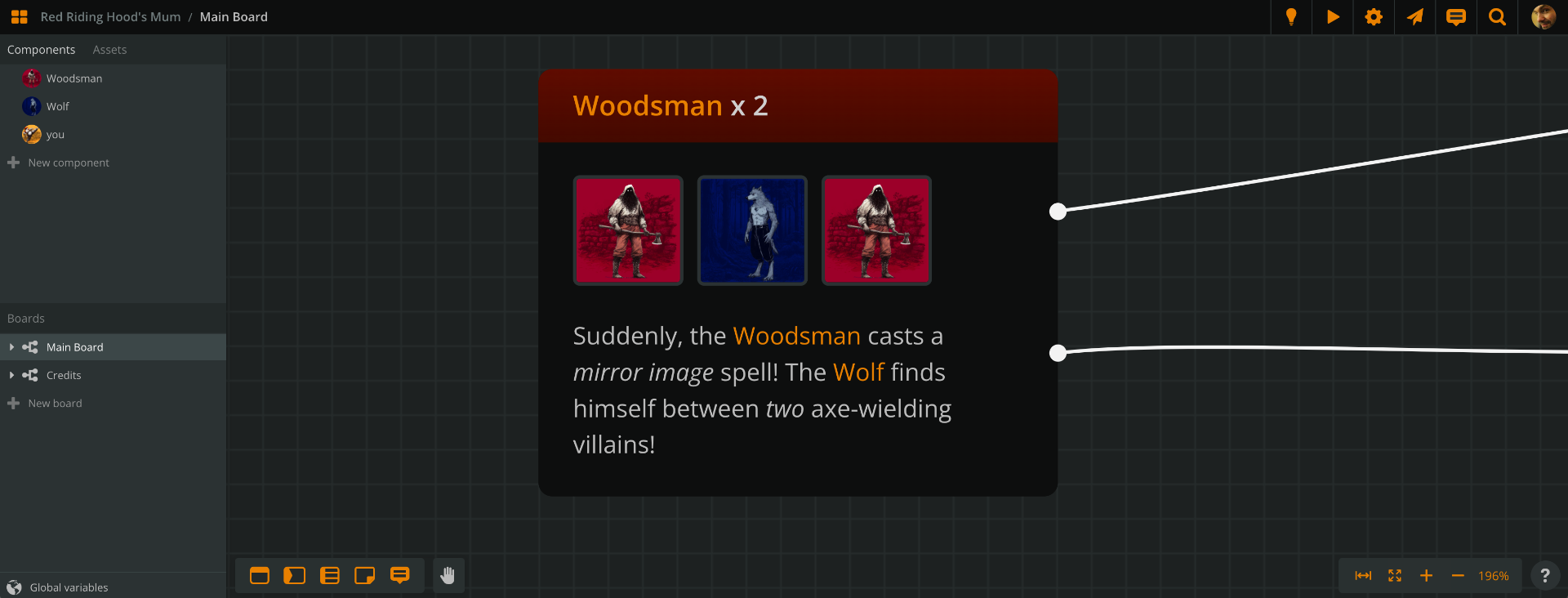Zoom in using the plus control
This screenshot has height=598, width=1568.
click(x=1426, y=575)
